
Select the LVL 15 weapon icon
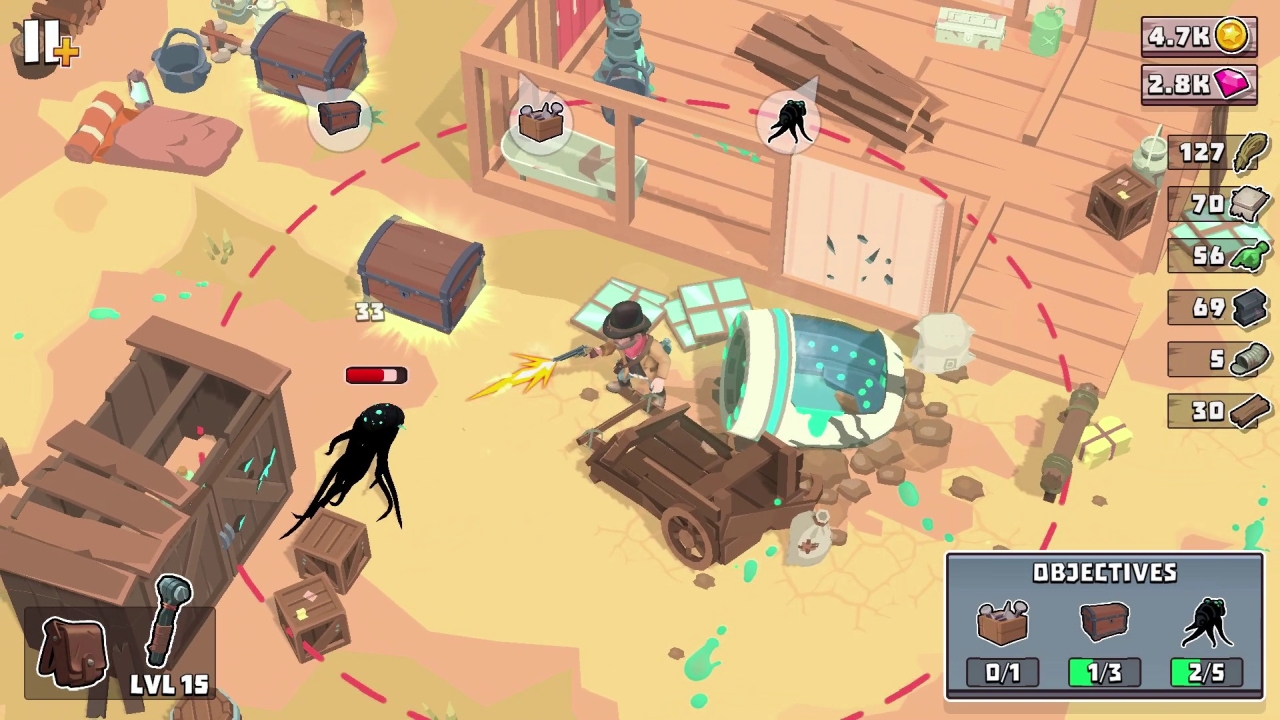click(168, 620)
